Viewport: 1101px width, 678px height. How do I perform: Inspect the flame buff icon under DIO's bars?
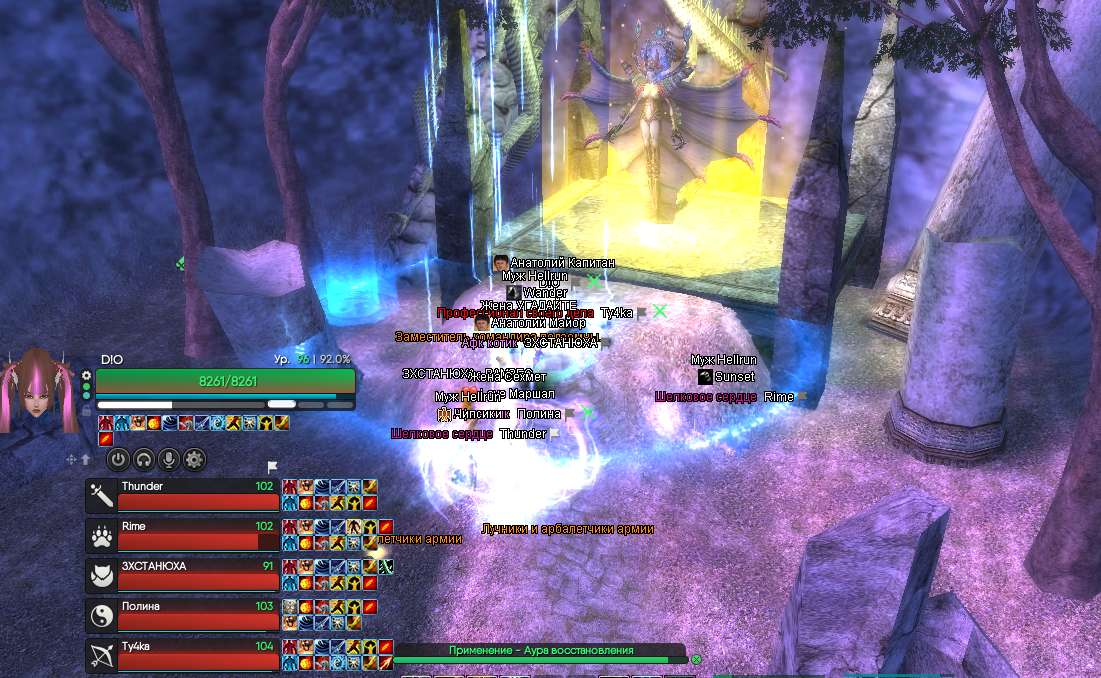[155, 423]
